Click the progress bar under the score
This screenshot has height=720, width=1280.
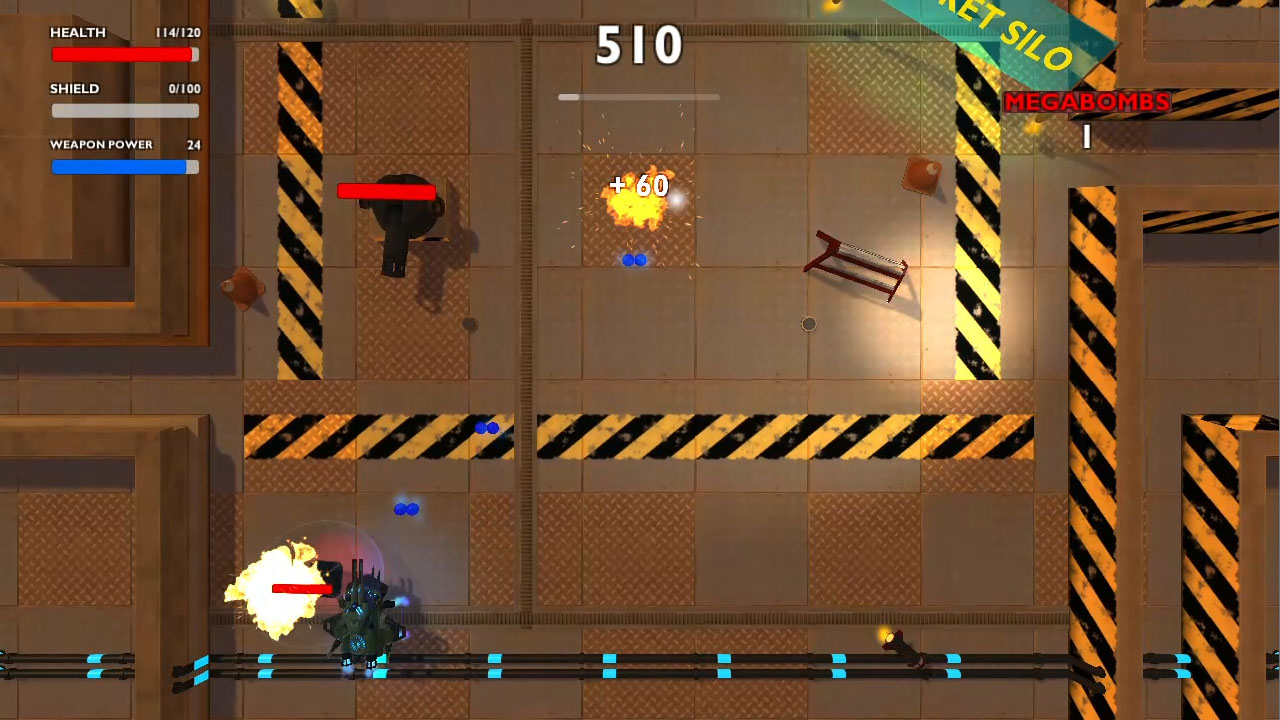[x=640, y=97]
